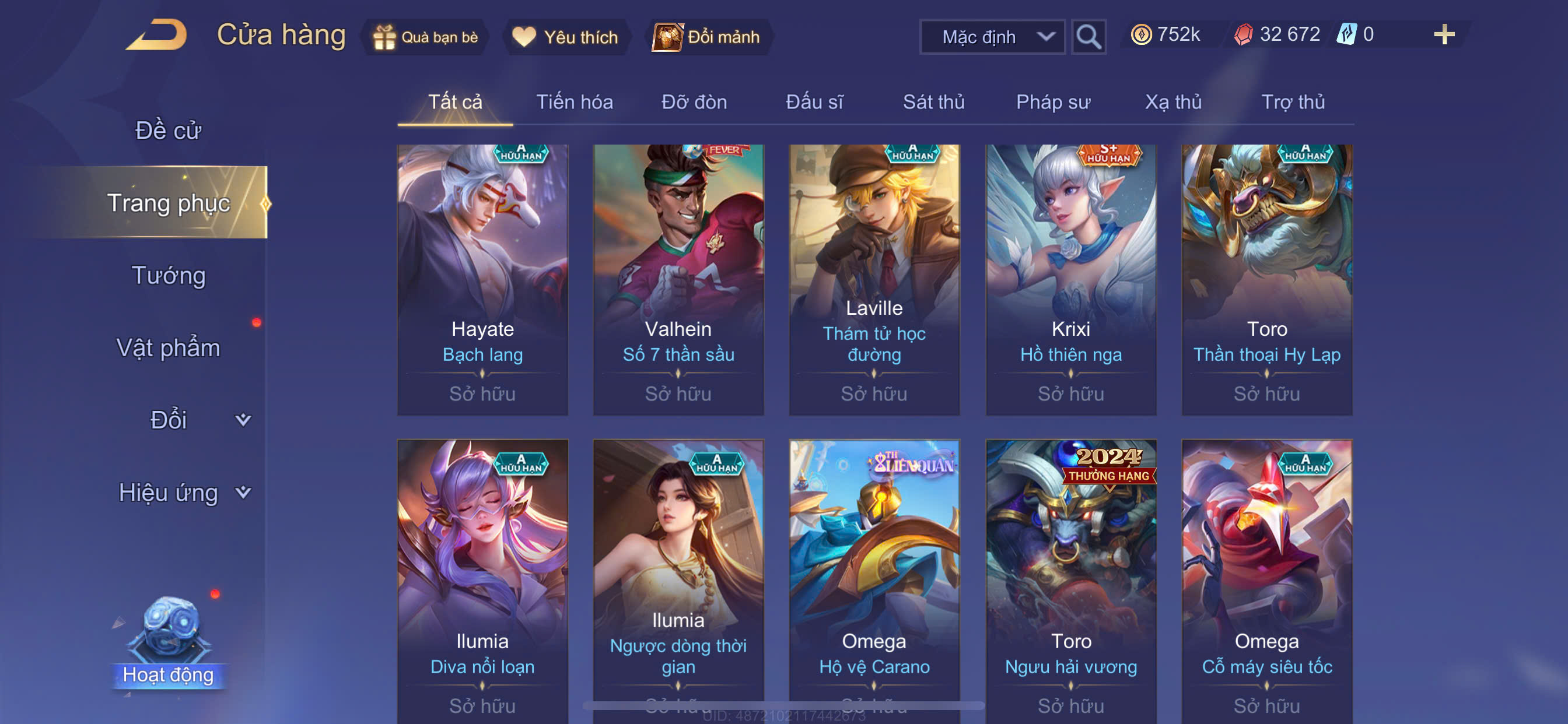Expand the Hiệu ứng menu
The image size is (1568, 724).
point(183,492)
